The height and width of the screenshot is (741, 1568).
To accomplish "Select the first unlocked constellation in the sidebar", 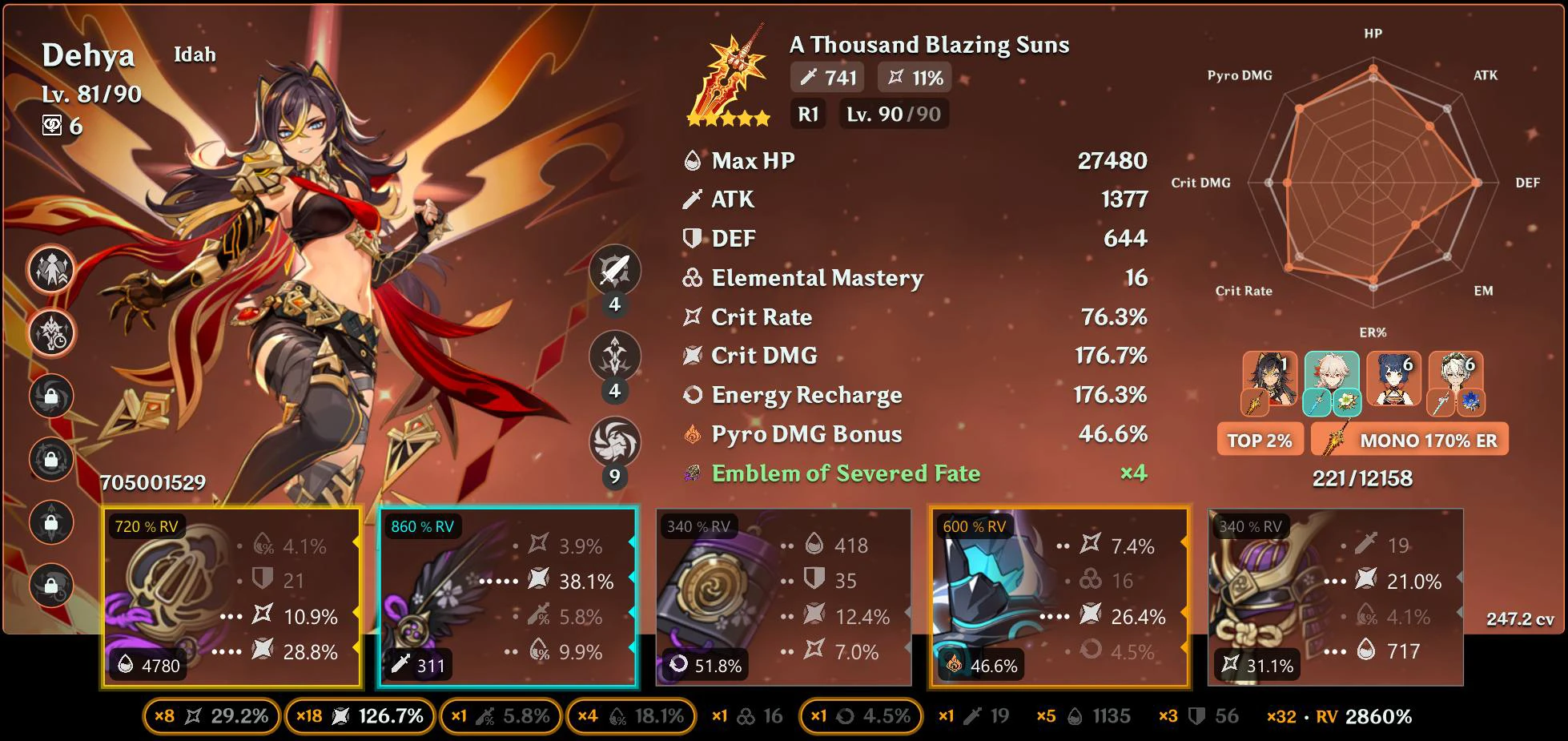I will tap(50, 270).
